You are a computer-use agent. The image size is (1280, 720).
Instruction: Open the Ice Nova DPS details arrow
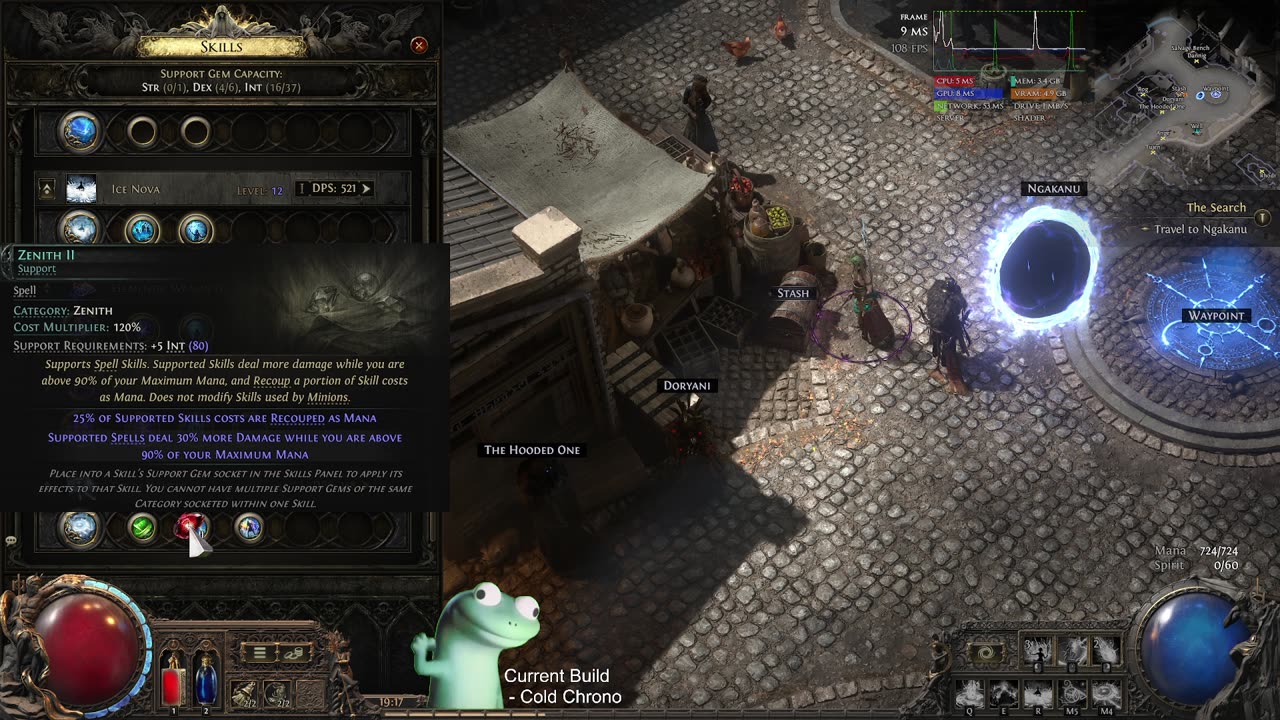pos(366,188)
